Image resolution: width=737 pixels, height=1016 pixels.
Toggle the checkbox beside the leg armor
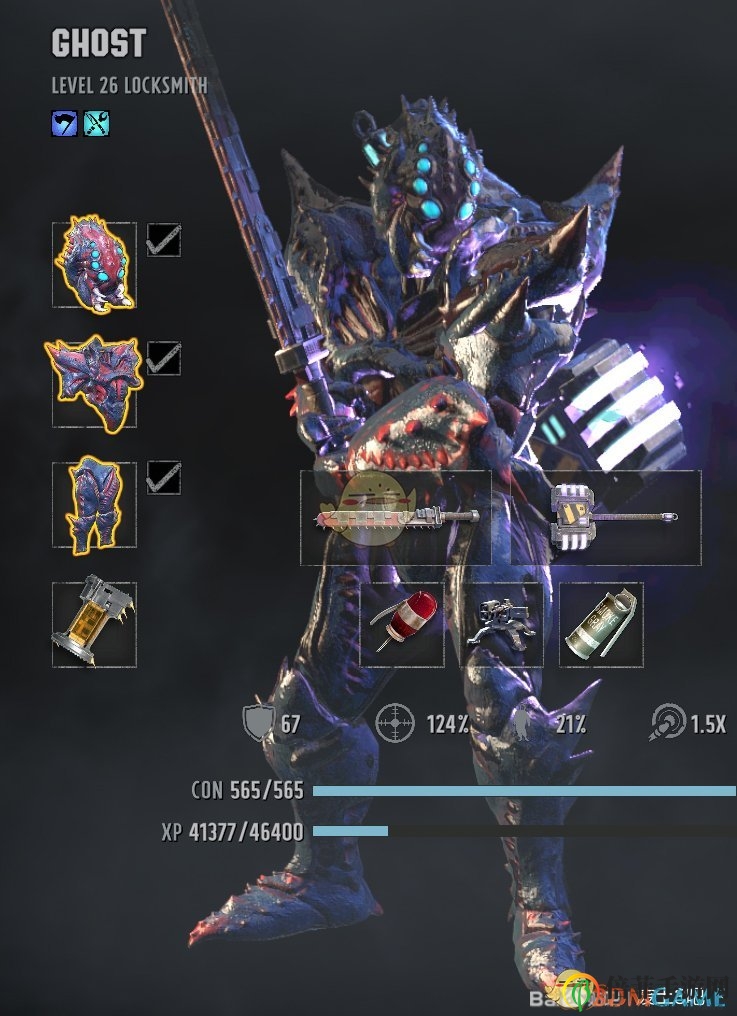pos(164,478)
